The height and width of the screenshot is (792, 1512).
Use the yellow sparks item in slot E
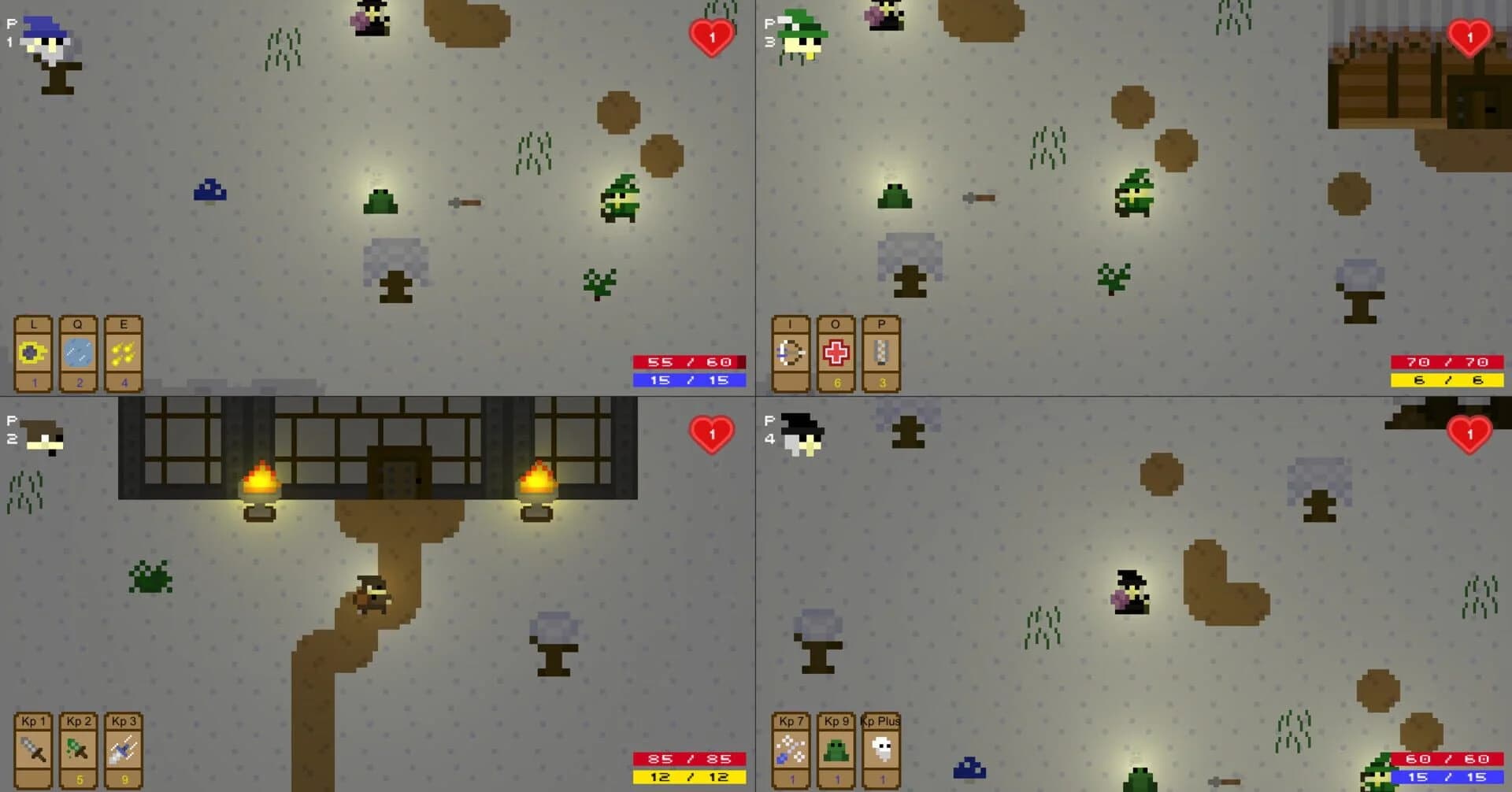coord(123,353)
